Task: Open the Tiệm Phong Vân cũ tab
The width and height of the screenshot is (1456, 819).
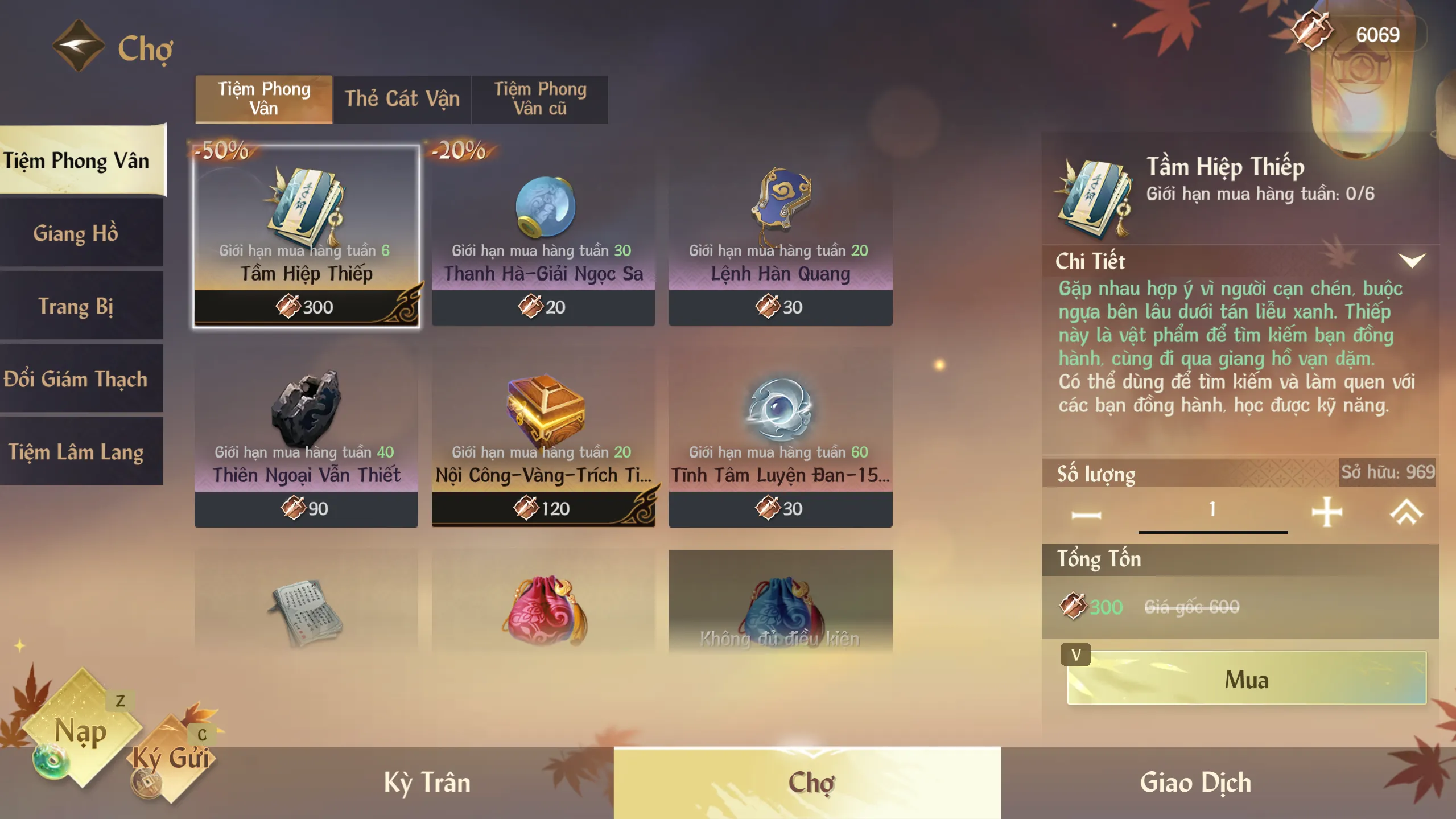Action: (x=539, y=99)
